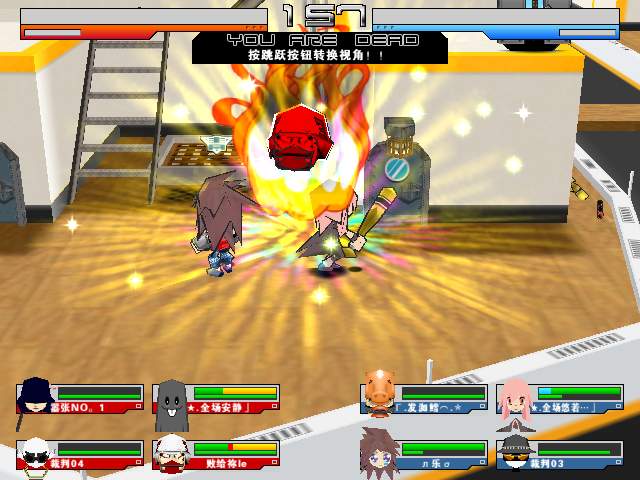The image size is (640, 480).
Task: Pick the 败给祢le player panel
Action: pos(216,455)
